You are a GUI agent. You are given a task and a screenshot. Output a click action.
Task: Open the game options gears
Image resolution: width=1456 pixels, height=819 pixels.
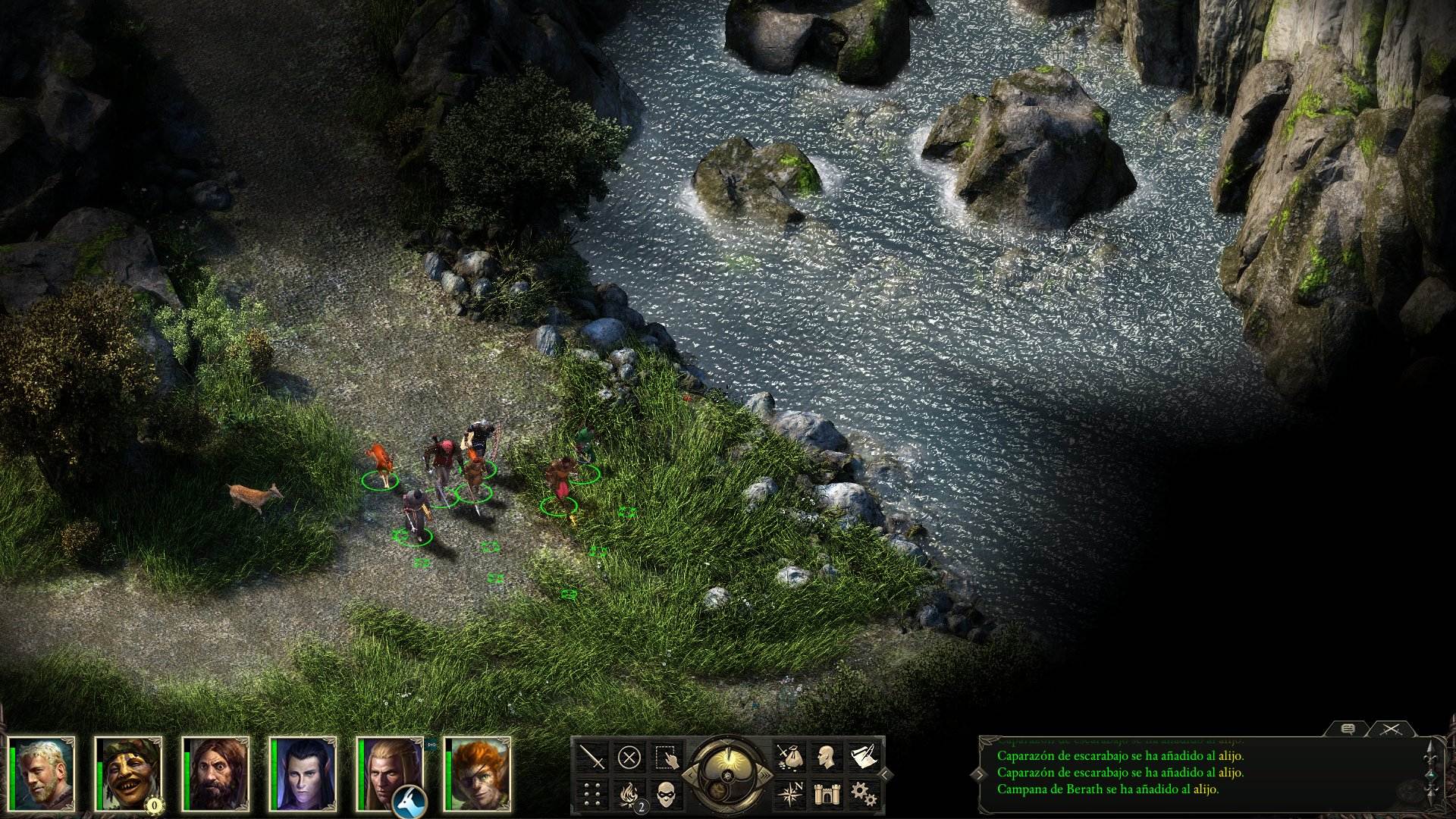[864, 794]
